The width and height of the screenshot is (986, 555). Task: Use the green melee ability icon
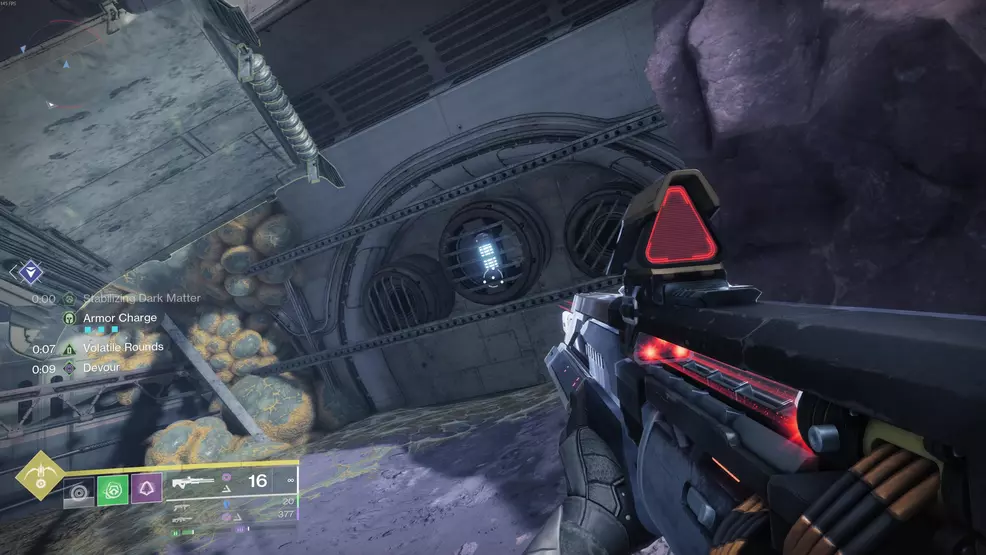[112, 491]
